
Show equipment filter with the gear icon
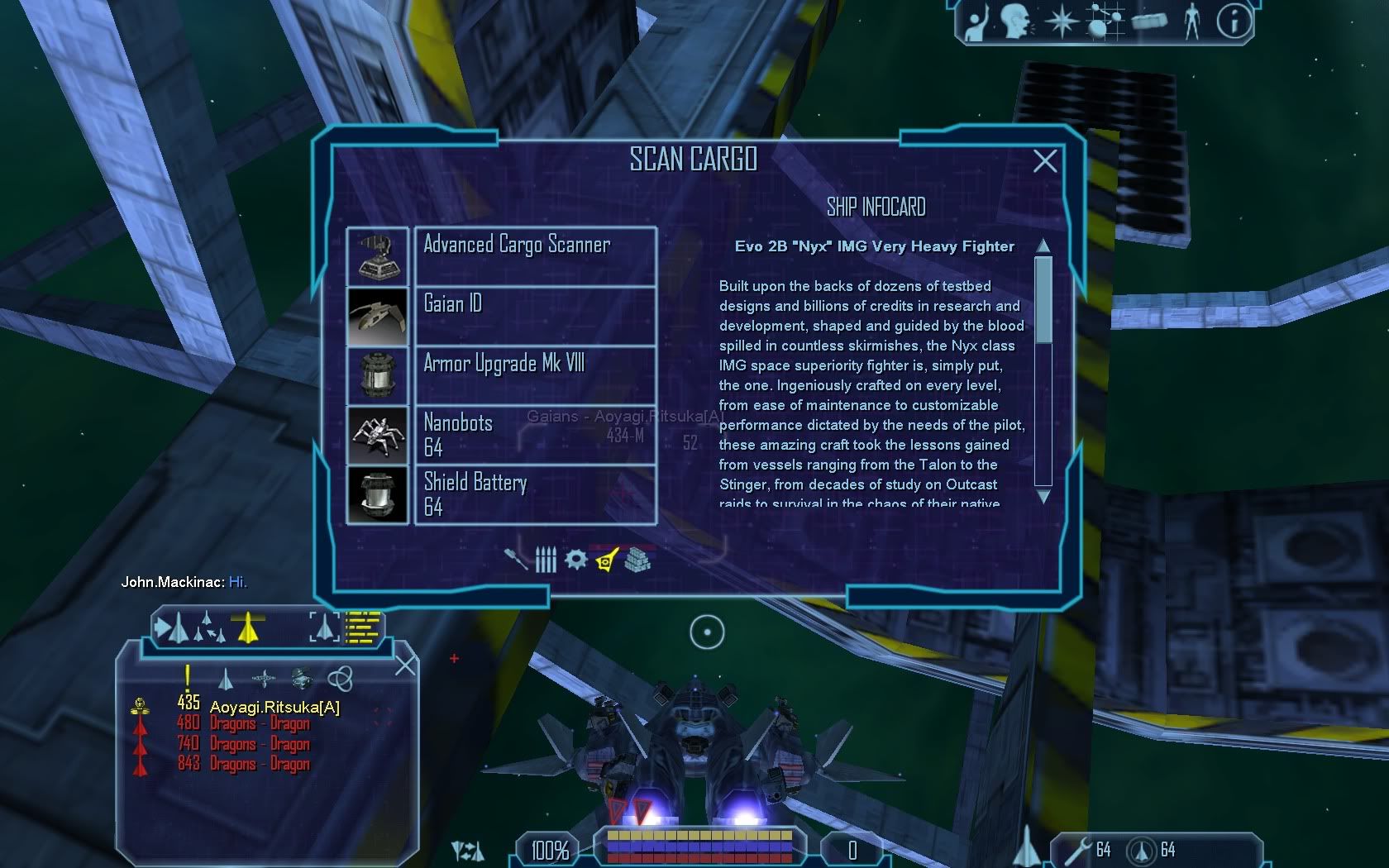[x=575, y=560]
